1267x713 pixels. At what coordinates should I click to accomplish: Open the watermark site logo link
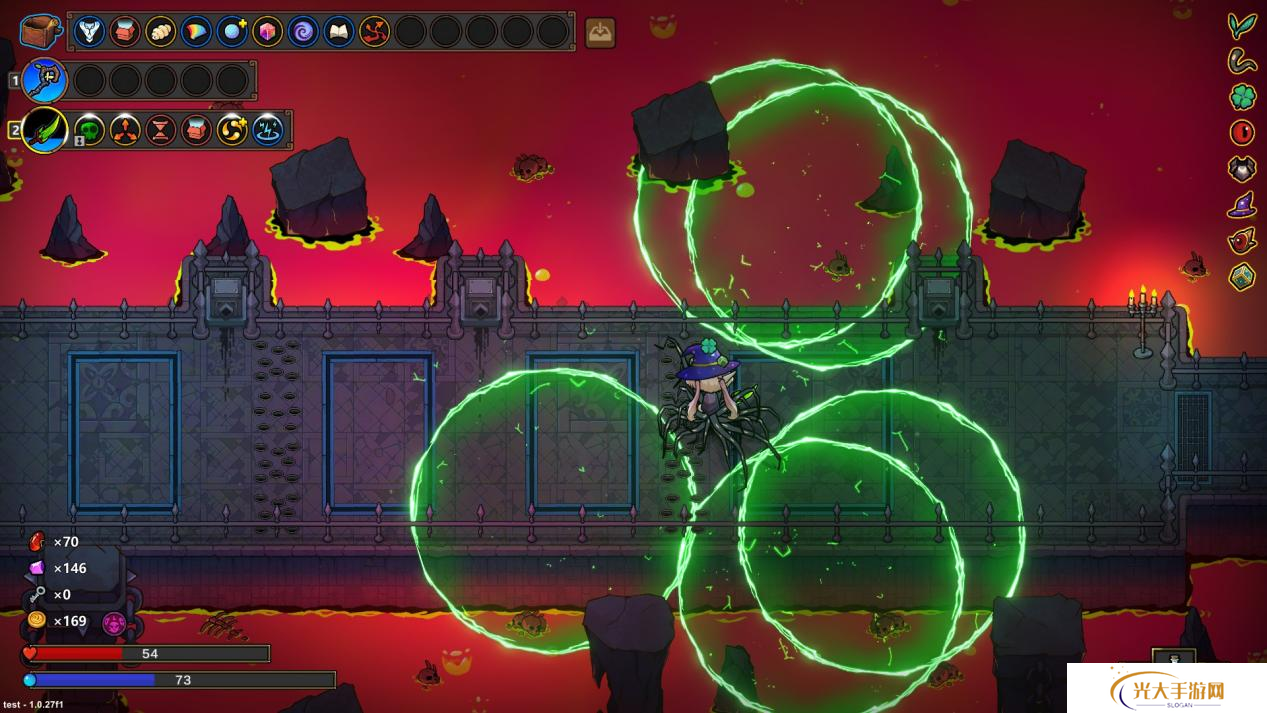point(1167,689)
